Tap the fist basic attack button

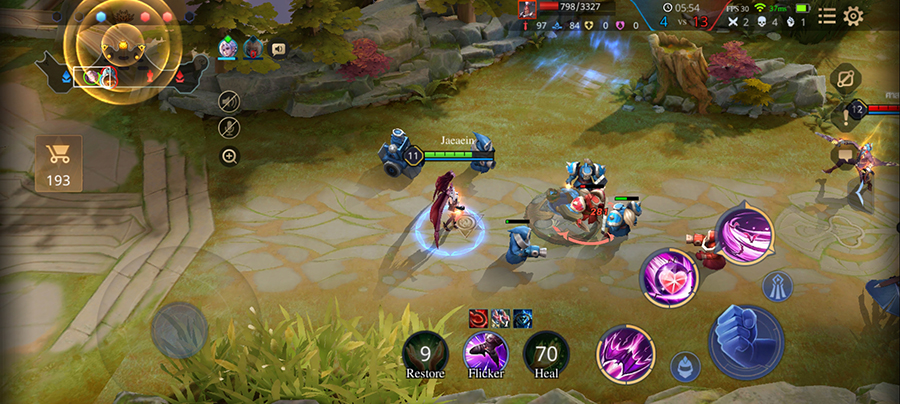[746, 342]
